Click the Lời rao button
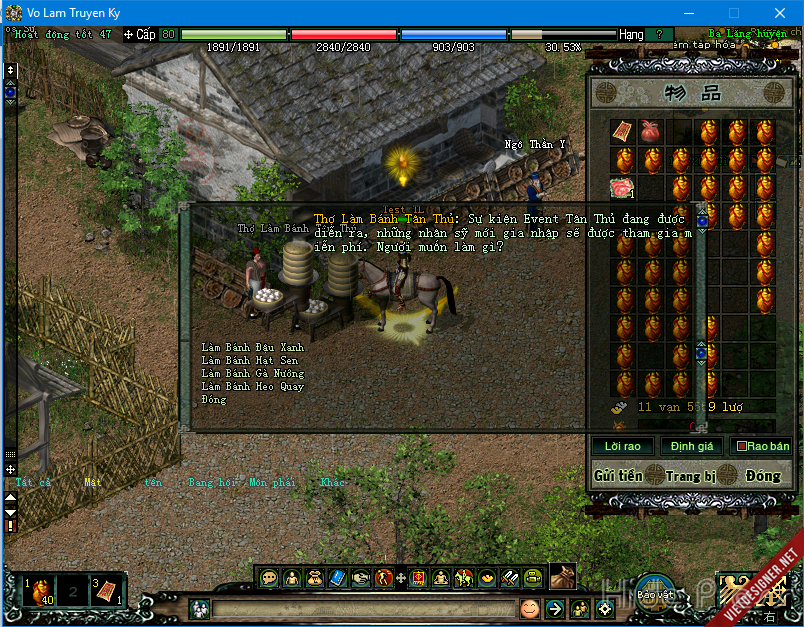The width and height of the screenshot is (804, 627). [622, 446]
